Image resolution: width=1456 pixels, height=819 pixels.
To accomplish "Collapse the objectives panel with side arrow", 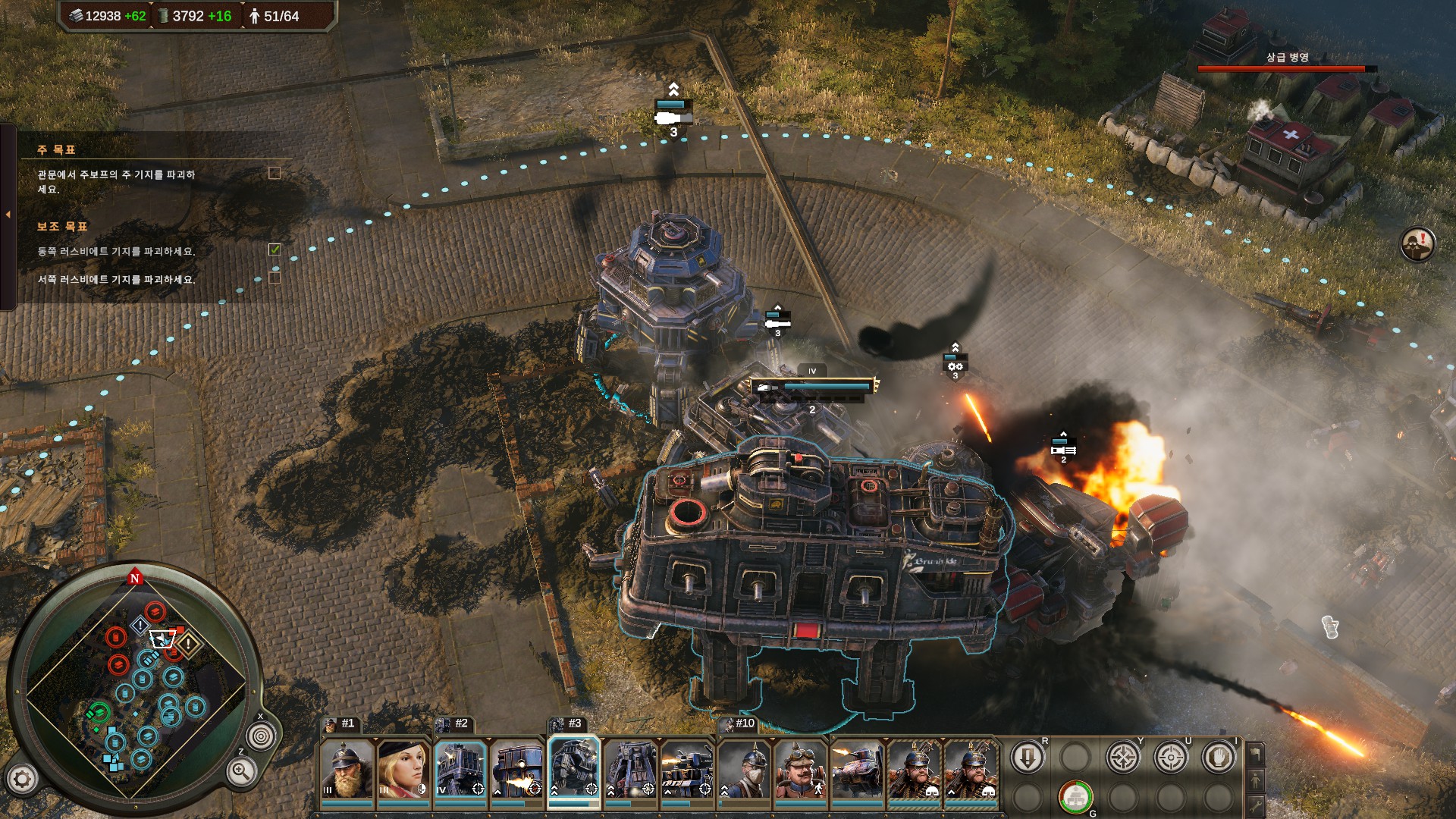I will click(8, 215).
